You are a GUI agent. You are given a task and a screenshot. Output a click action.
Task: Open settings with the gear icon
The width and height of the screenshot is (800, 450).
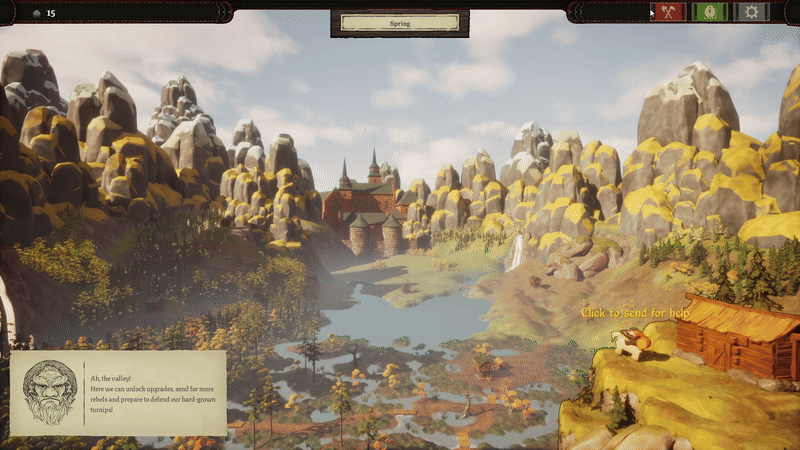point(753,12)
